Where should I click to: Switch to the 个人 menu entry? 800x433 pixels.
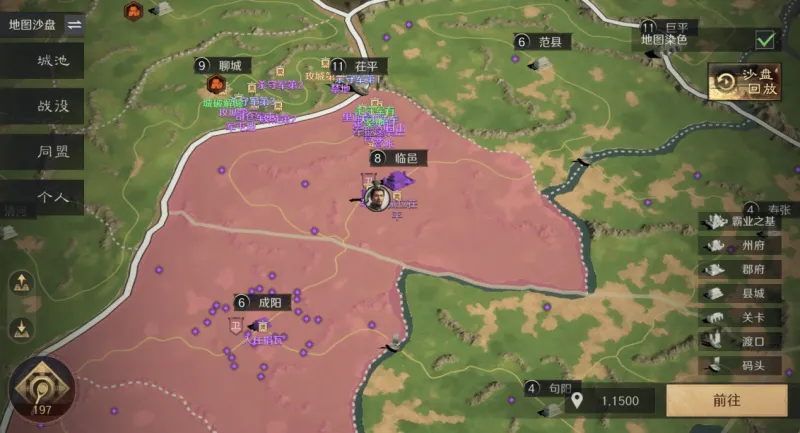(53, 196)
